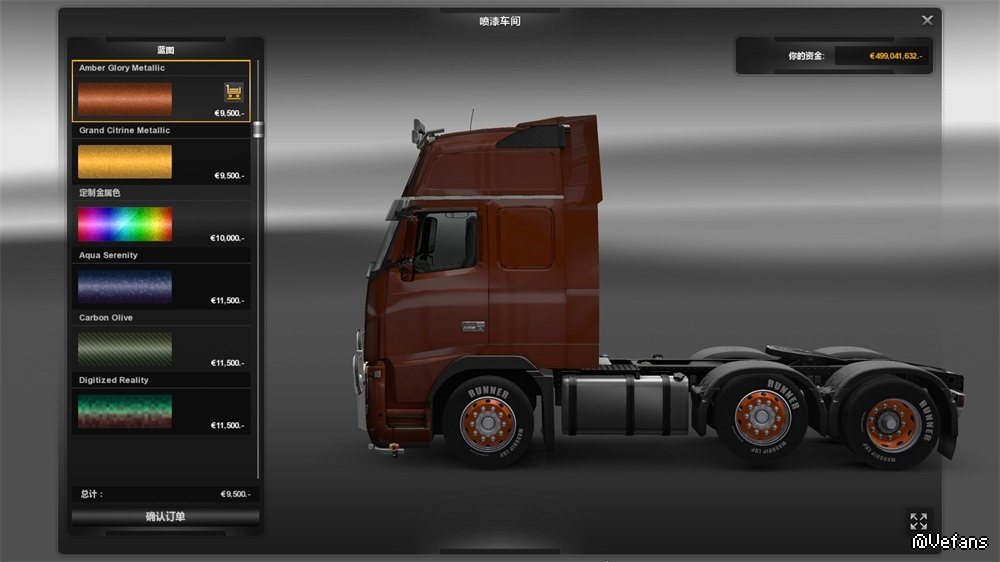This screenshot has height=562, width=1000.
Task: Choose the Grand Citrine Metallic paint
Action: coord(125,161)
